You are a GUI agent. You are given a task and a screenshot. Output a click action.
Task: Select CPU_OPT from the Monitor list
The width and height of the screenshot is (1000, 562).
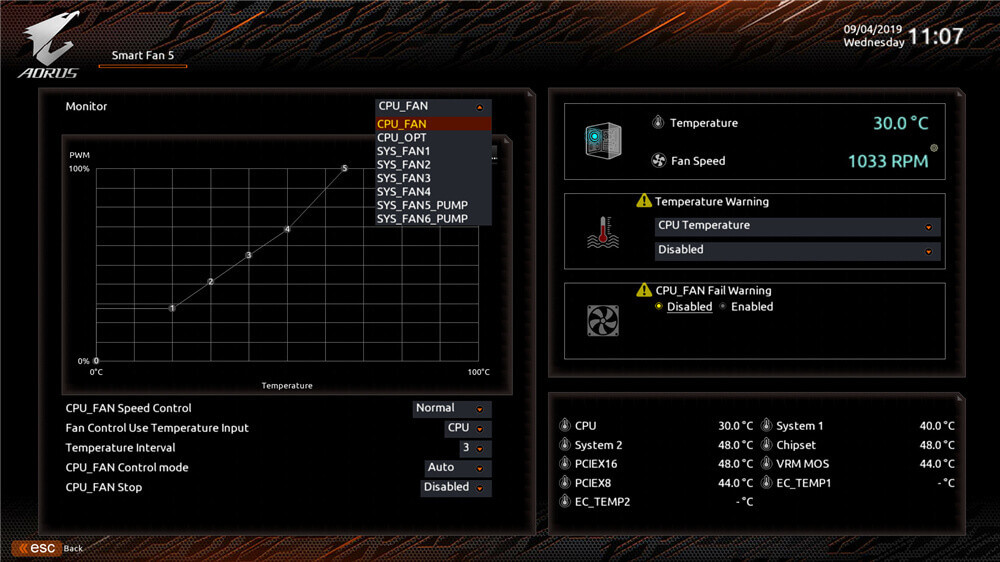click(402, 138)
